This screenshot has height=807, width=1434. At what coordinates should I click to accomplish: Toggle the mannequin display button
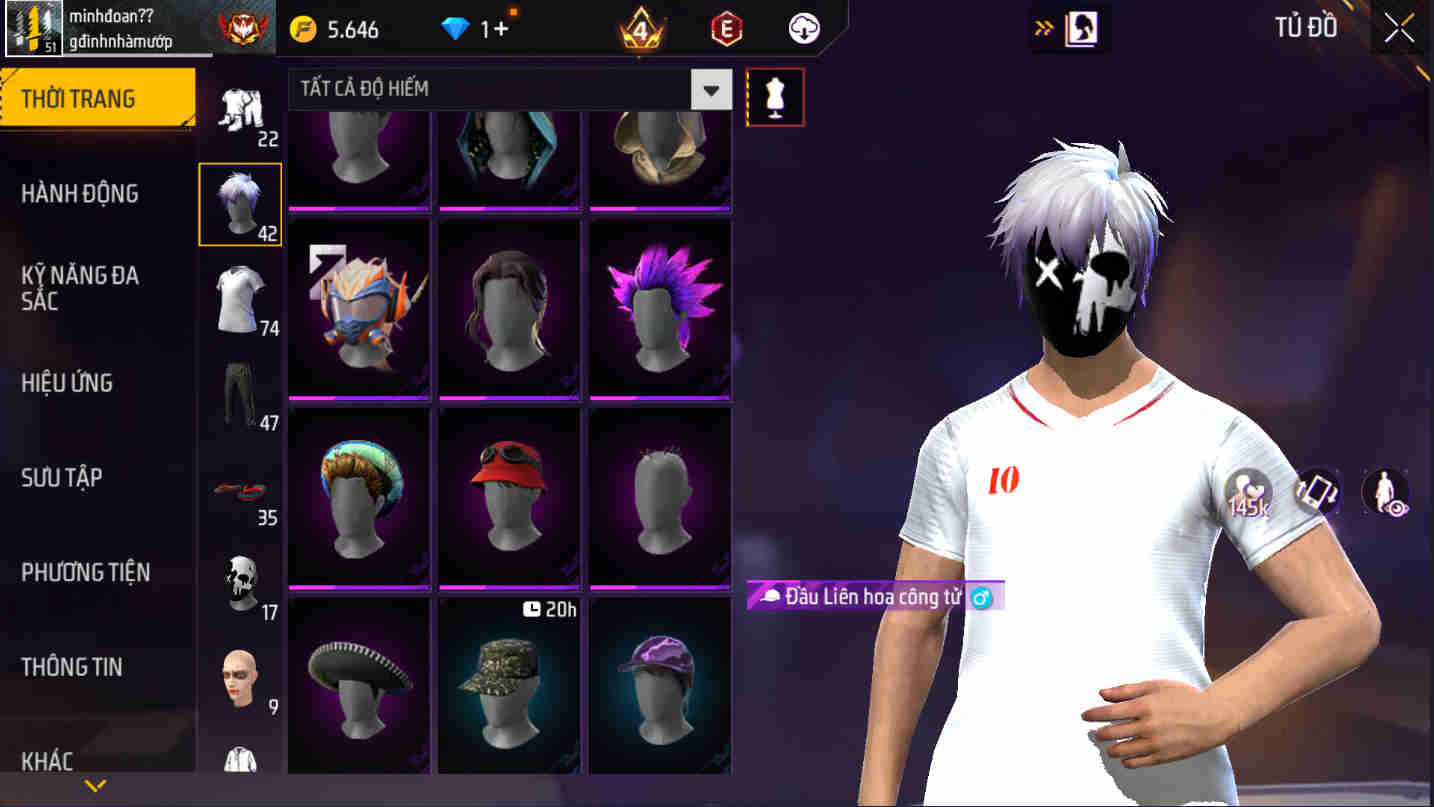coord(776,96)
